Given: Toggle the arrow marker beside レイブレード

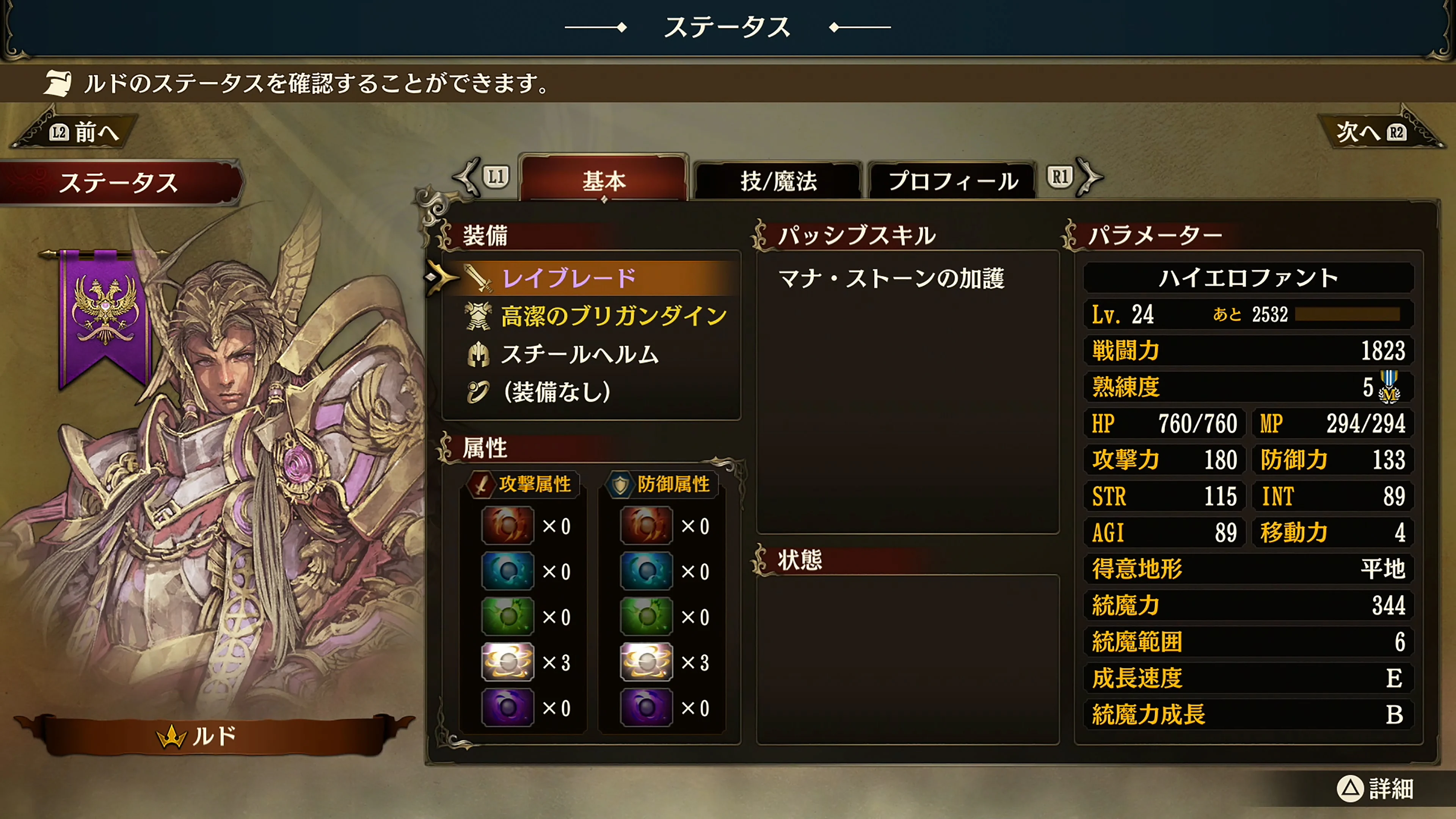Looking at the screenshot, I should tap(440, 278).
